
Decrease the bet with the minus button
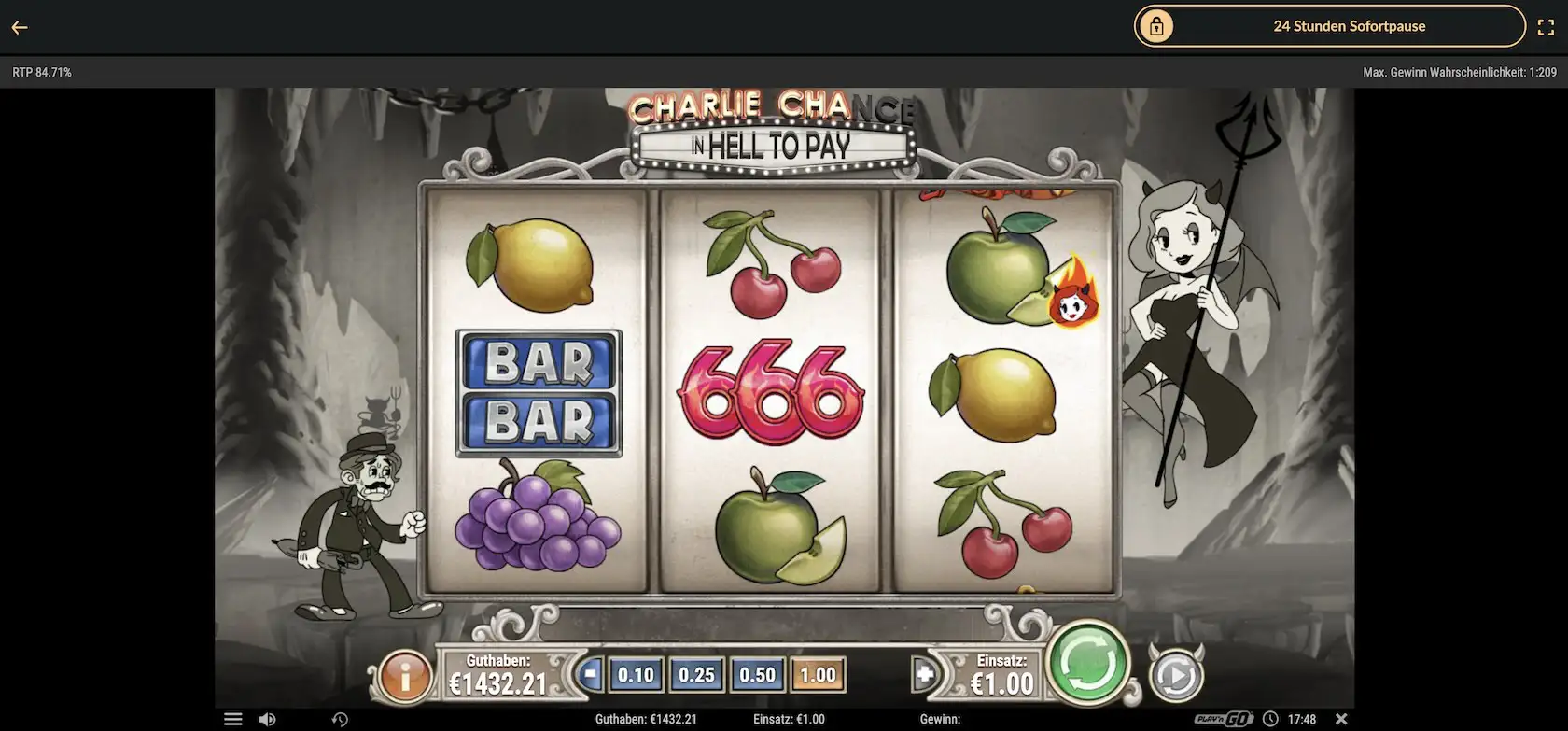tap(590, 674)
